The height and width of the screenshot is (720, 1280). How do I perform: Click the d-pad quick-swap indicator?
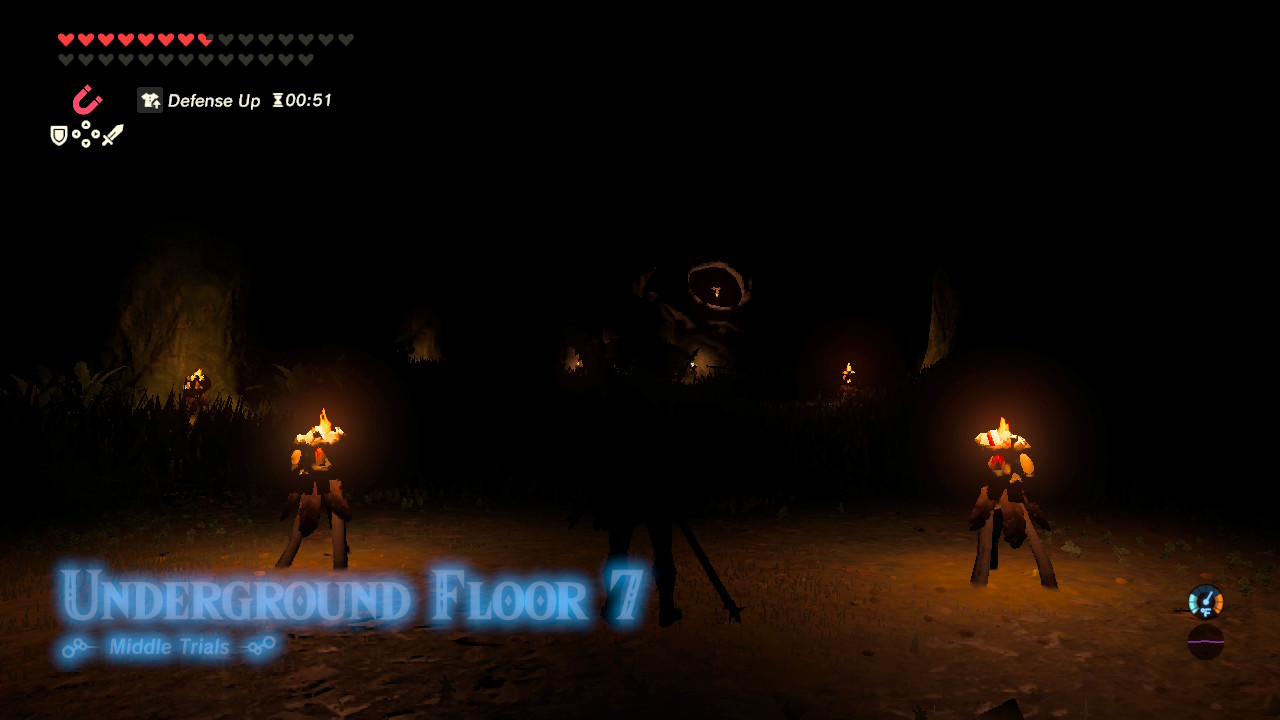pos(86,134)
